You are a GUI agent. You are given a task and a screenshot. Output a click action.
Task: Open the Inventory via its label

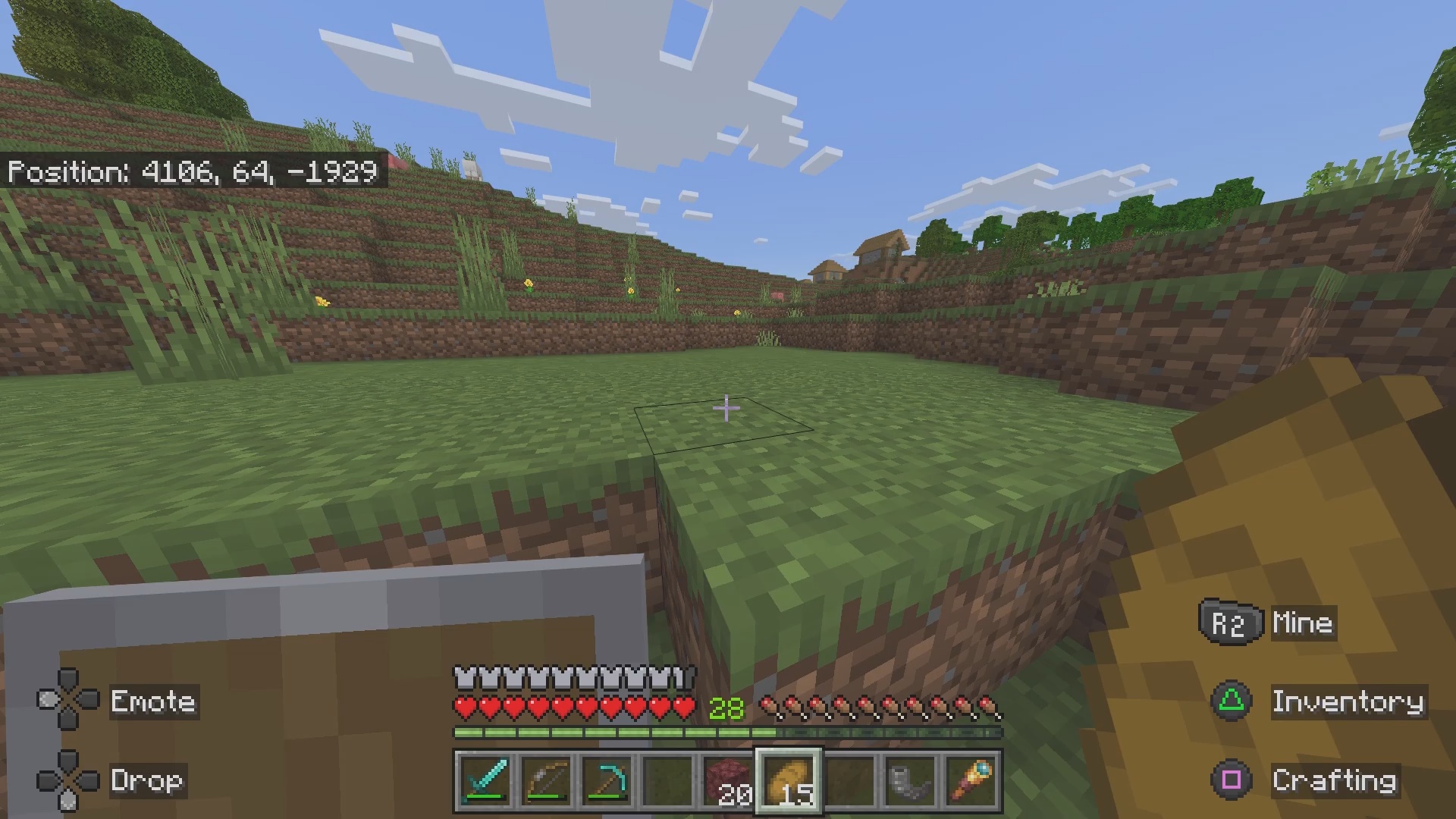pos(1348,701)
